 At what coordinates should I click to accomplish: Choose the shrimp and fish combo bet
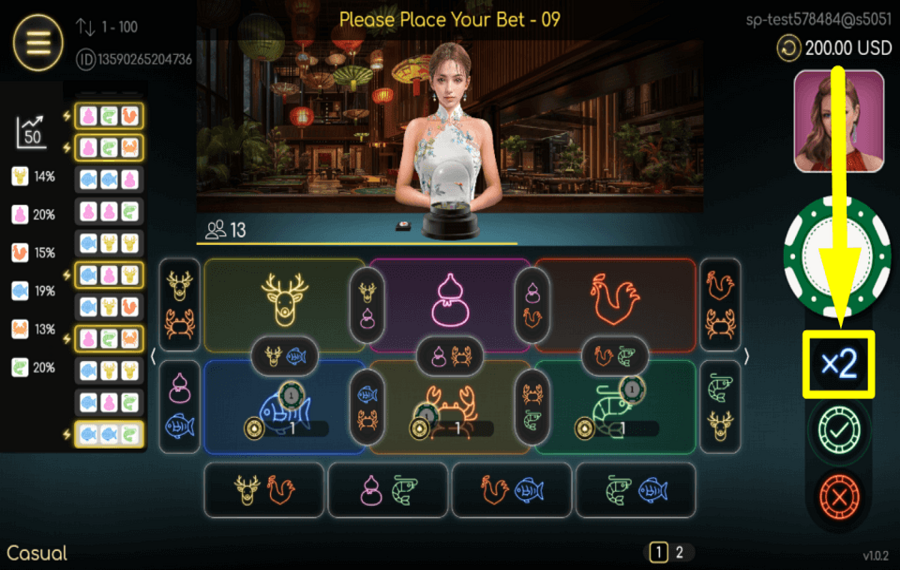635,490
